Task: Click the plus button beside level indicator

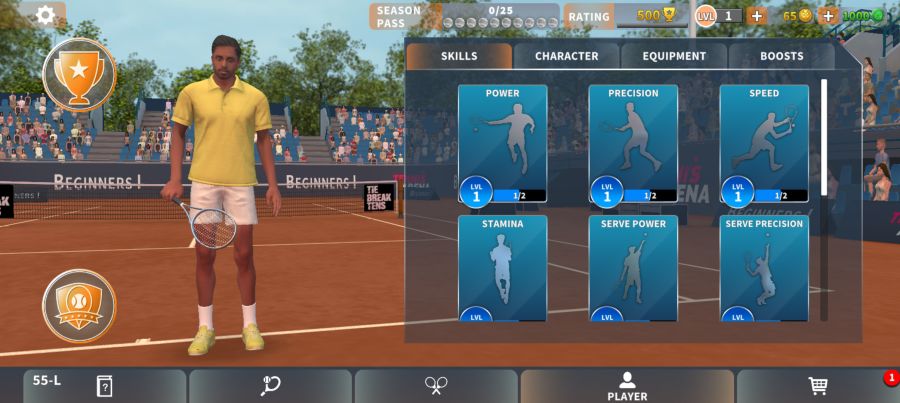Action: (x=756, y=16)
